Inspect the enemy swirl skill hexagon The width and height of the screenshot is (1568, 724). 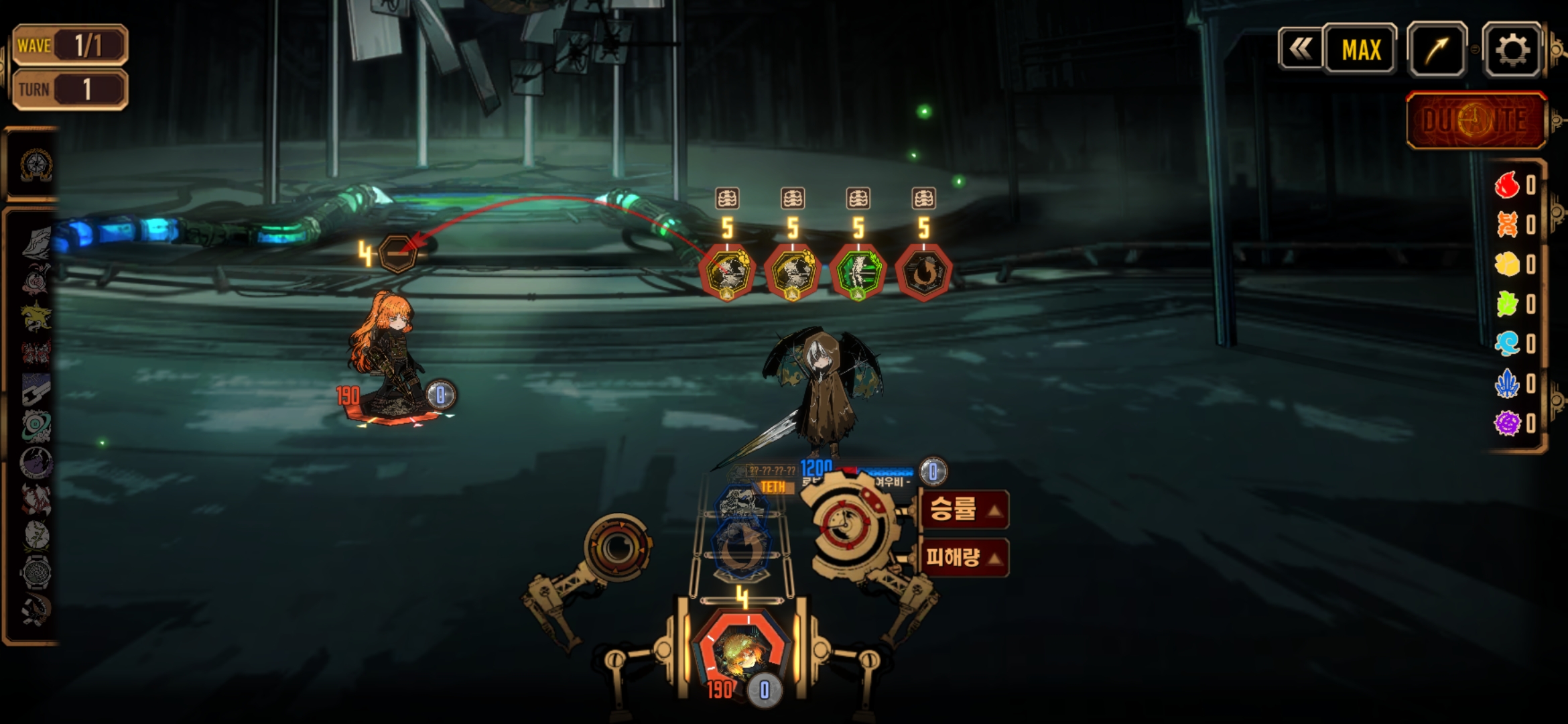pos(923,272)
